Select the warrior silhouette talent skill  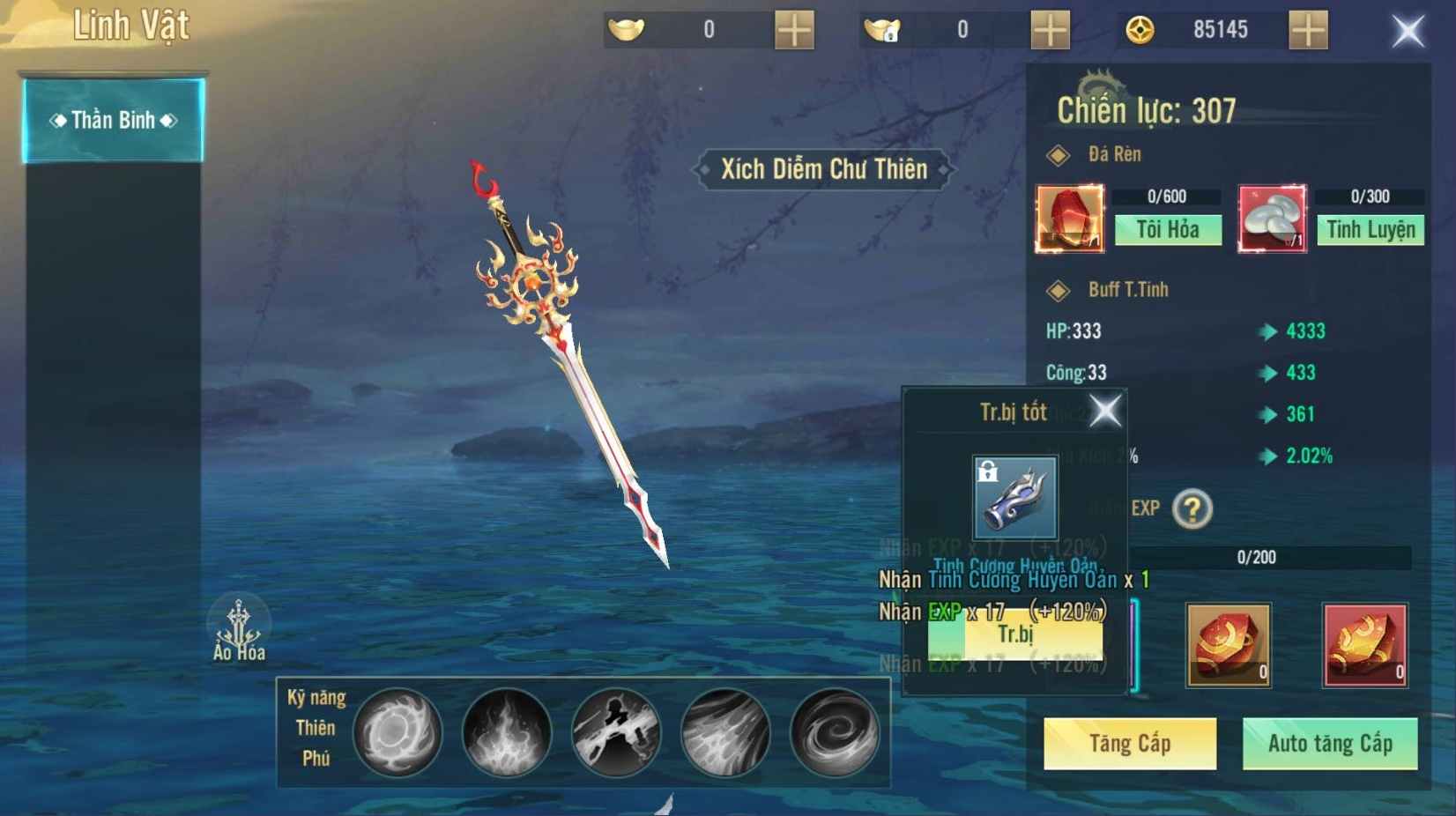(616, 733)
